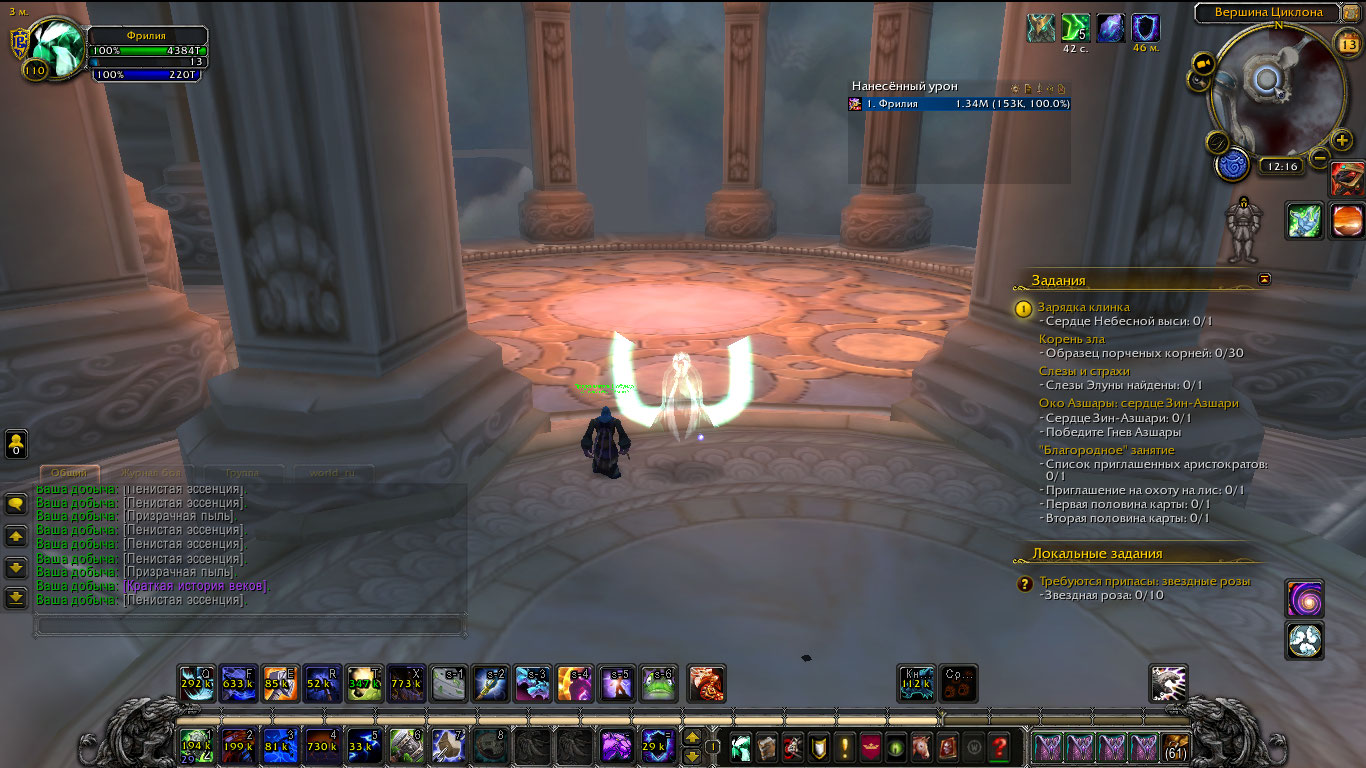Zoom in the minimap with the plus button
This screenshot has width=1366, height=768.
(1342, 140)
